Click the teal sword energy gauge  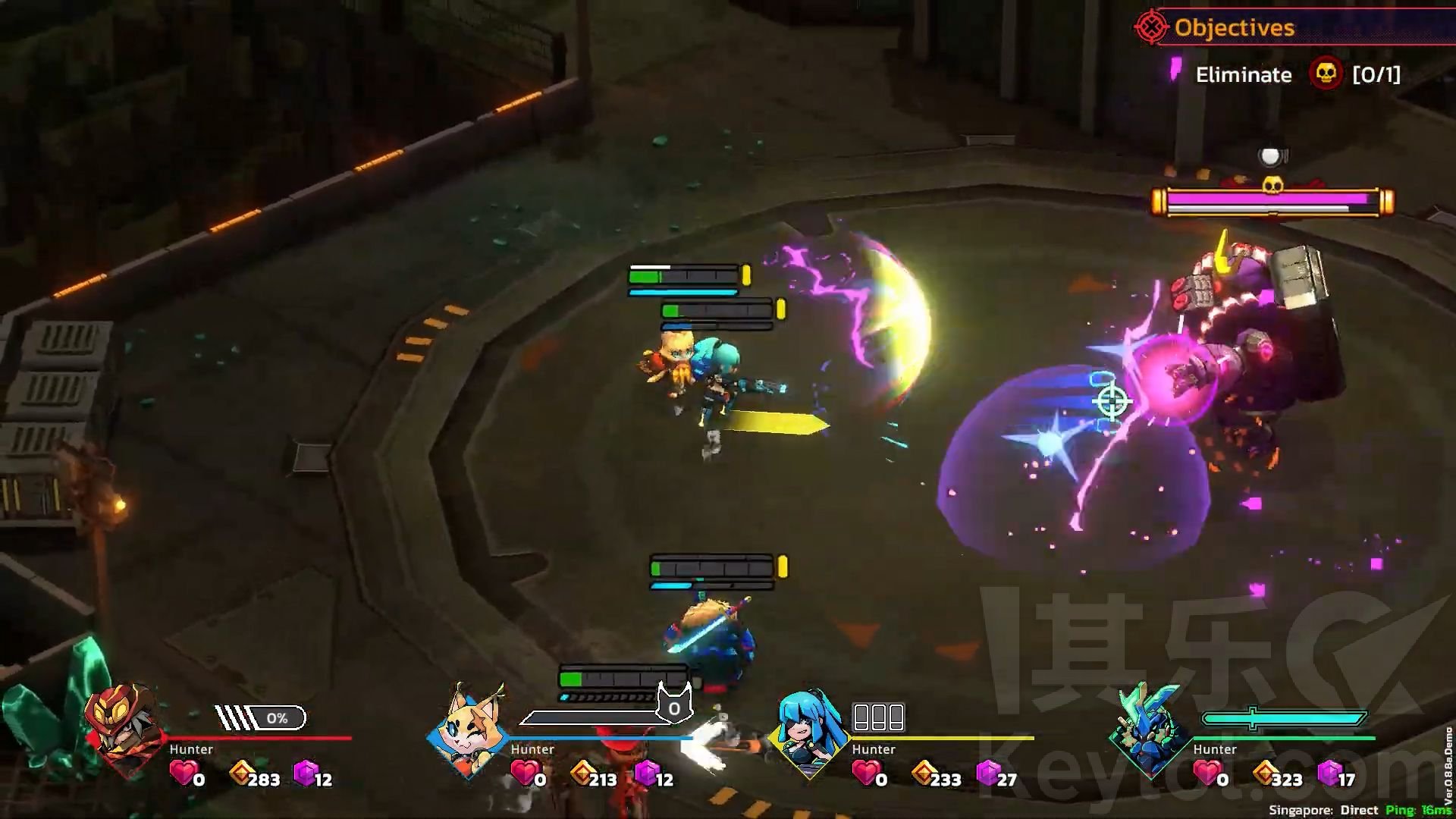click(x=1283, y=717)
